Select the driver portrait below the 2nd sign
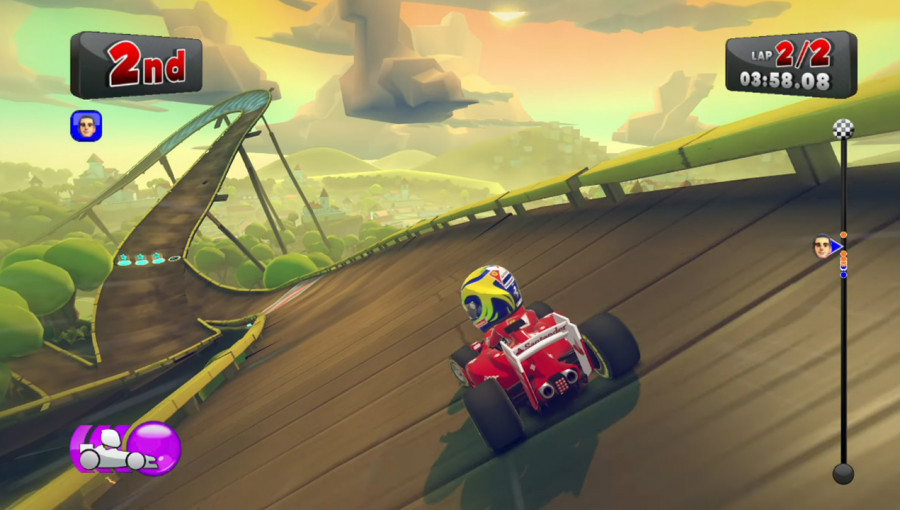Viewport: 900px width, 510px height. pos(86,126)
